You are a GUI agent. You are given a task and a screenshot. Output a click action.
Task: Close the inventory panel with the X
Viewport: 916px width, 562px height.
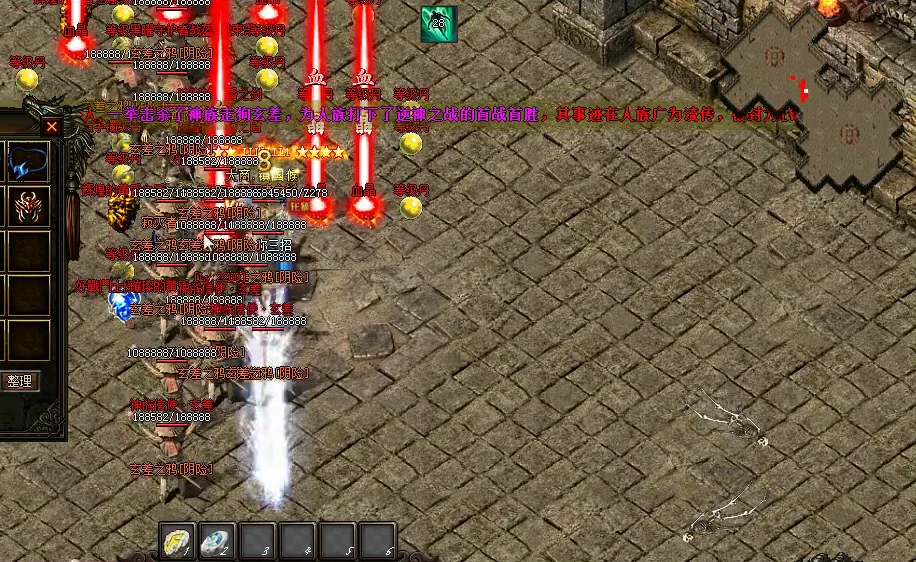(52, 126)
